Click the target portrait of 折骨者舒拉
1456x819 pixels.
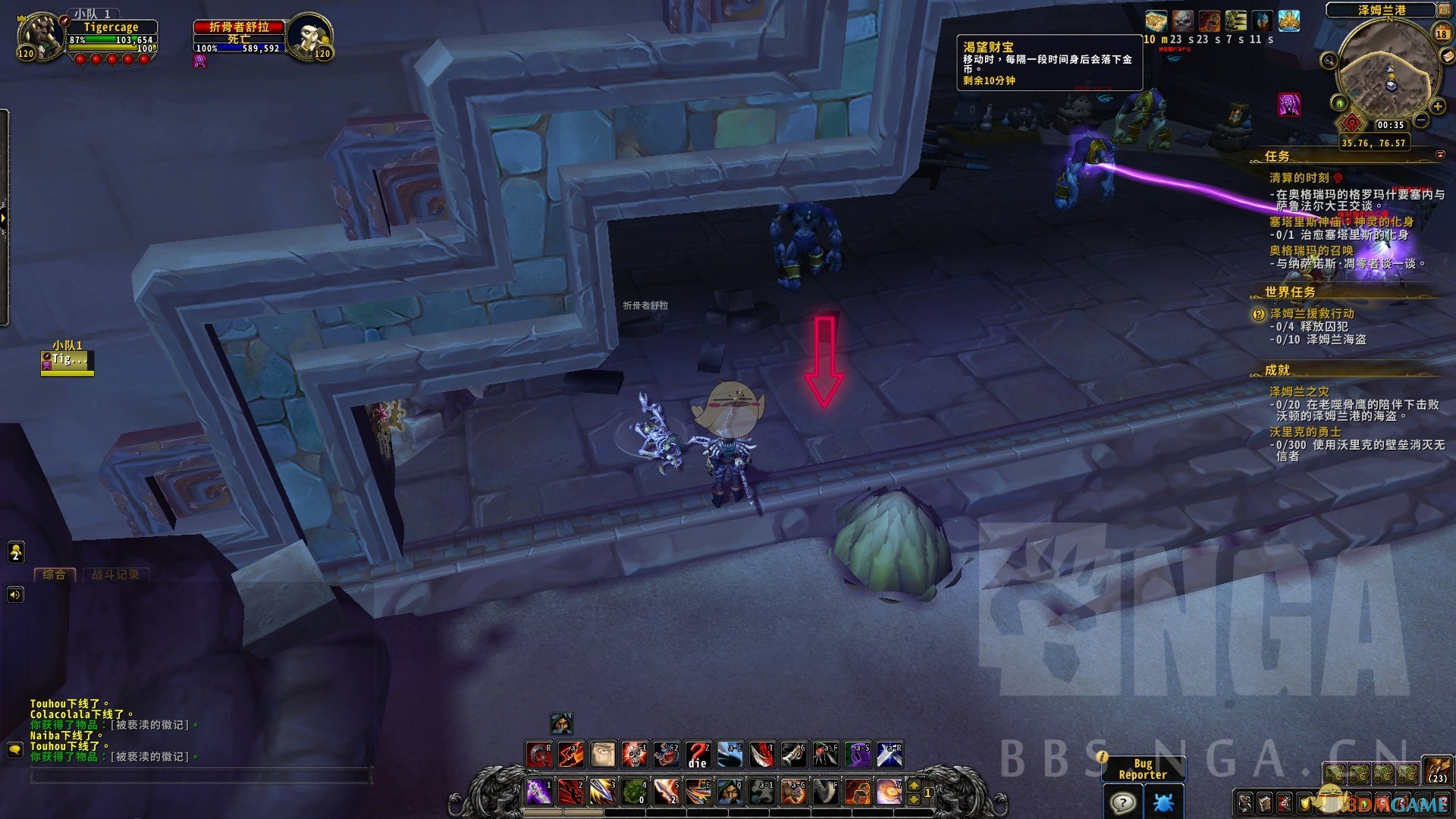click(x=309, y=36)
